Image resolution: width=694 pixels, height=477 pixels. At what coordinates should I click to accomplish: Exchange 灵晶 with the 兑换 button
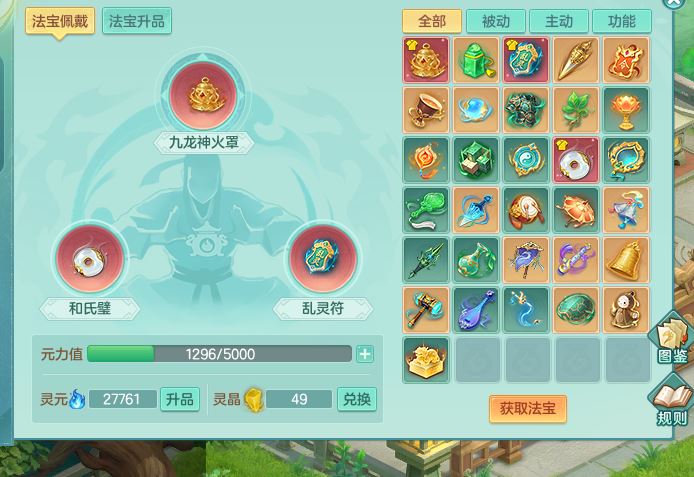[356, 399]
